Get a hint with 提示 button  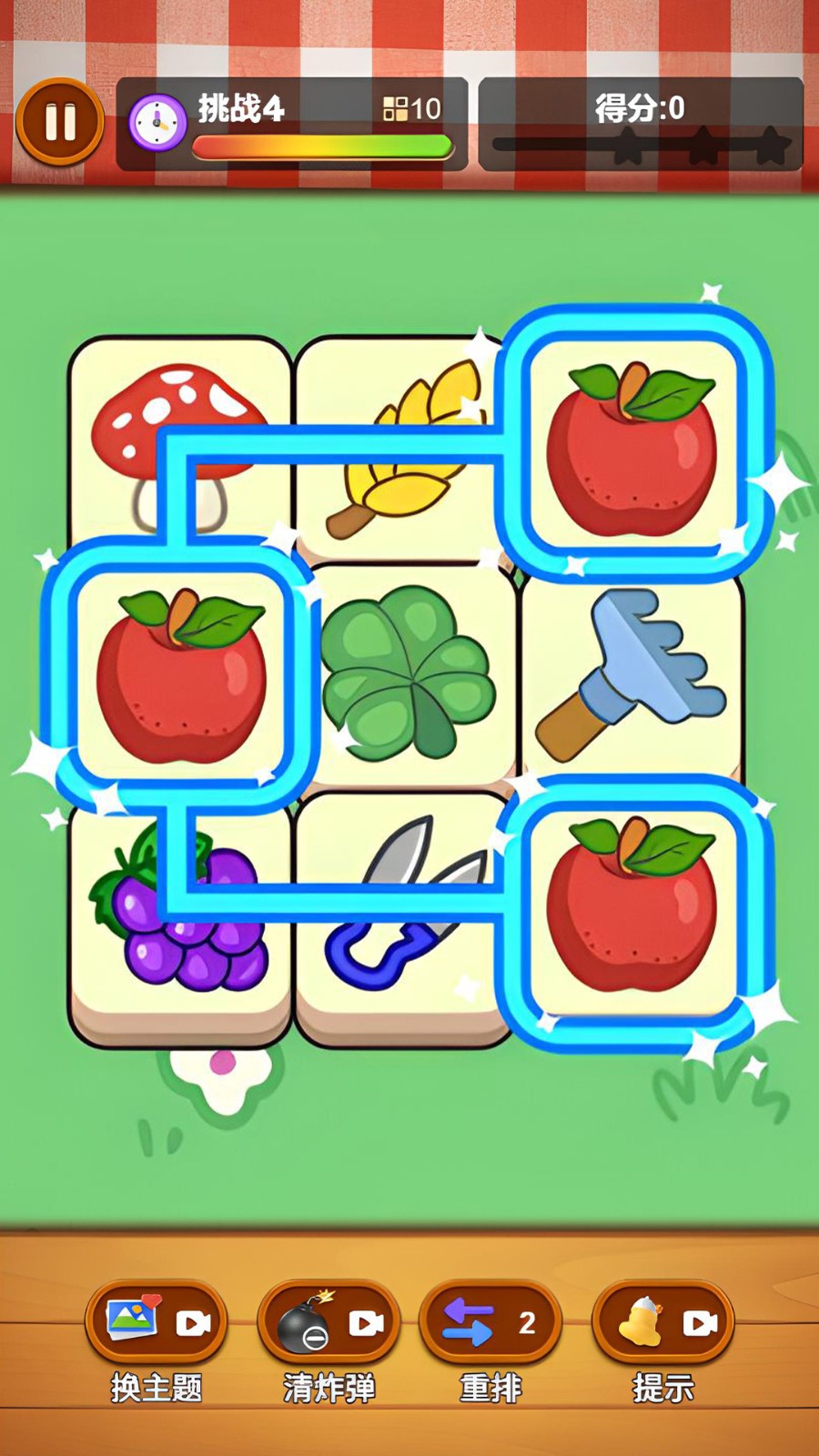662,1322
